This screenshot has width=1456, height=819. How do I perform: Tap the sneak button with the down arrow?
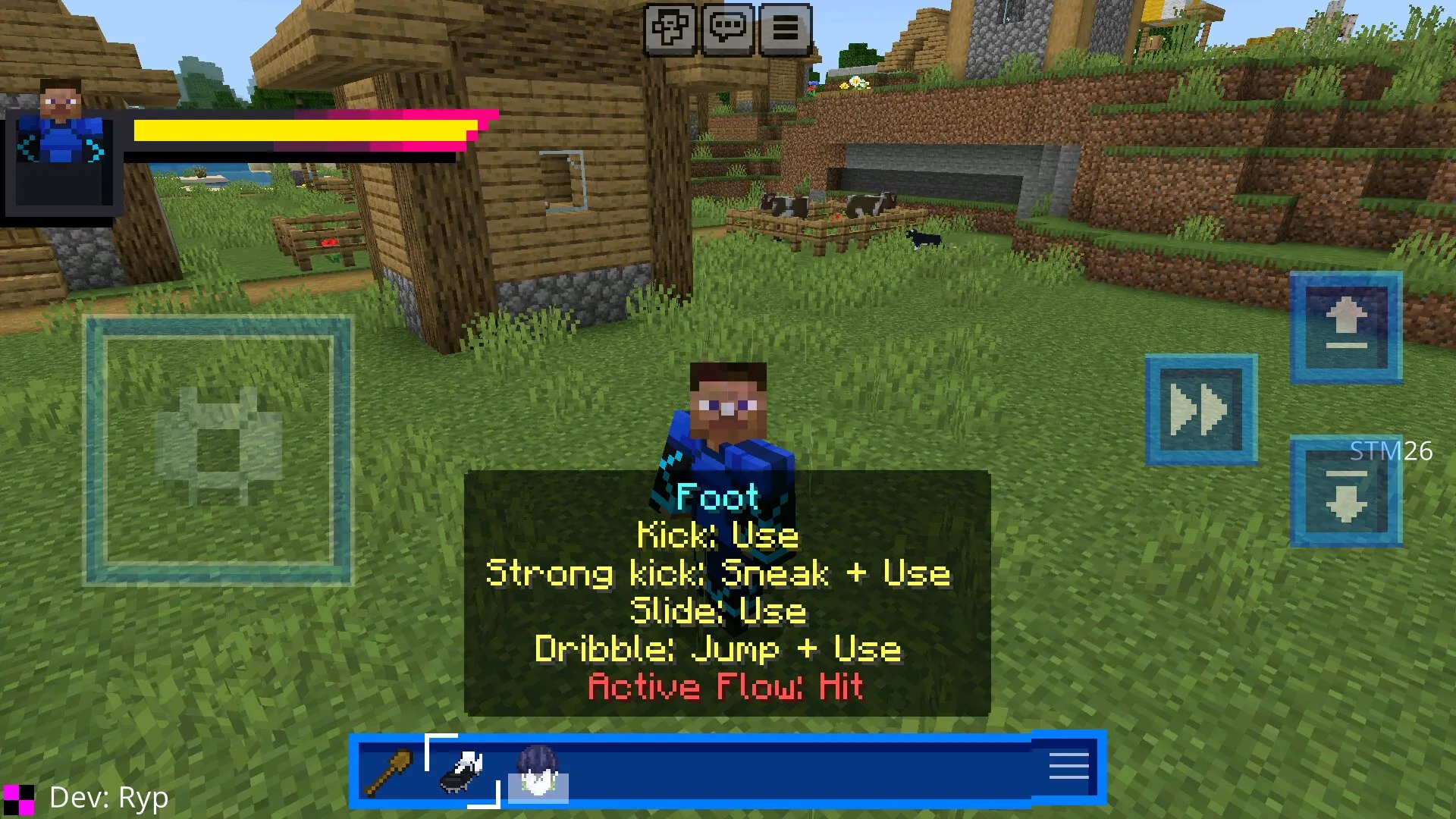(1346, 493)
